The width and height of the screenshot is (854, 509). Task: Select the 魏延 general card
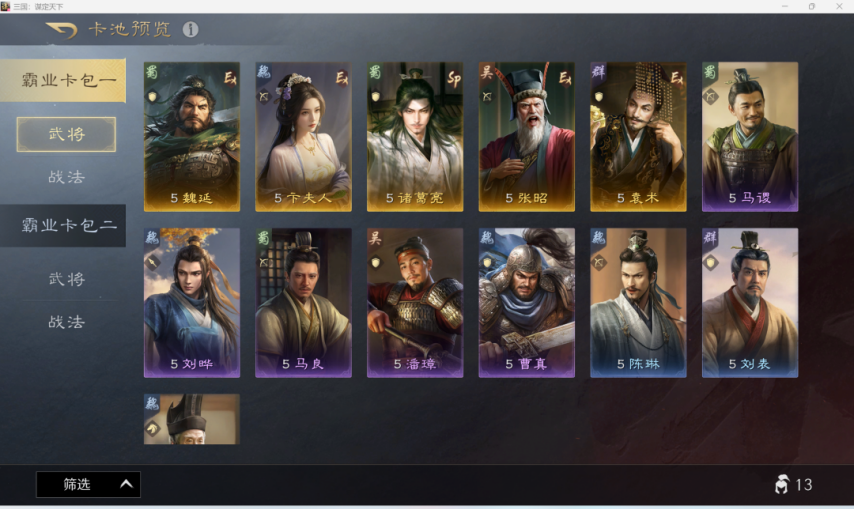click(192, 136)
